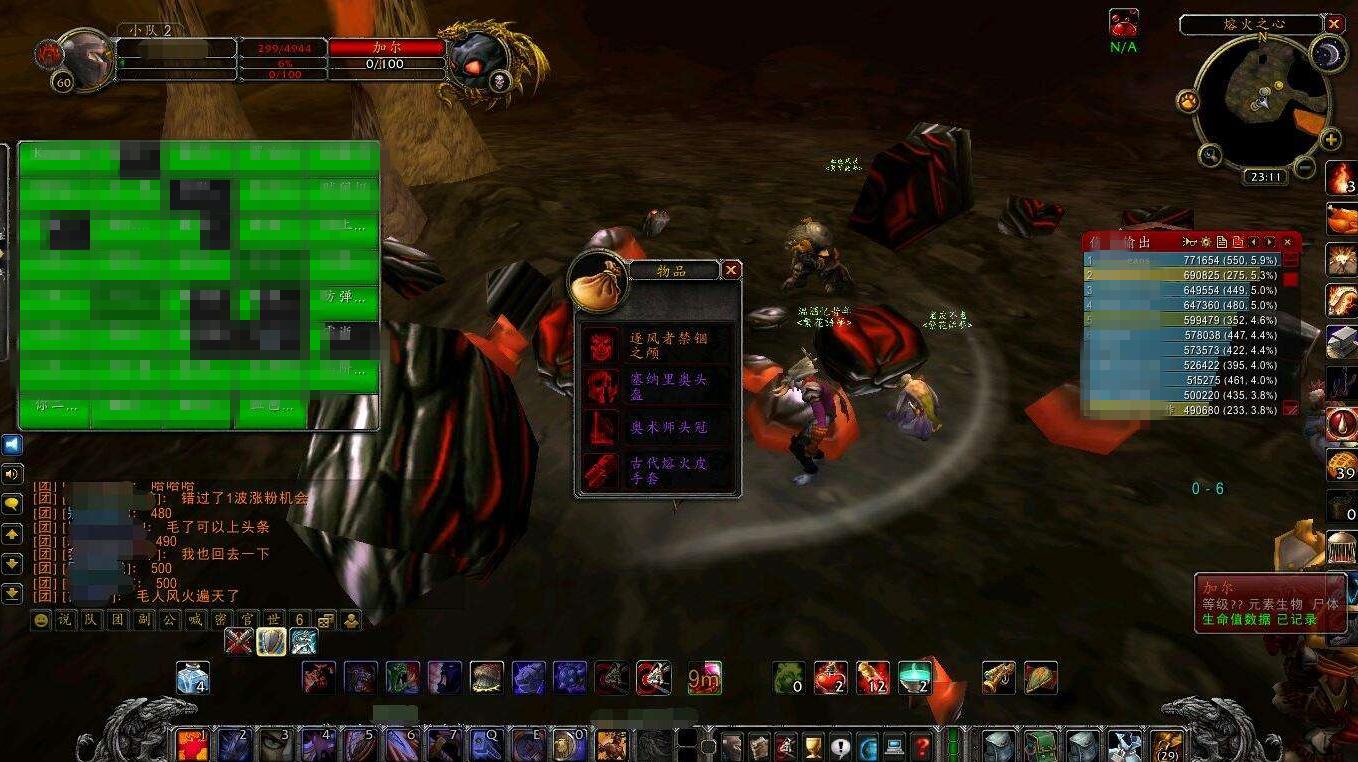Select the 逐风者禁锢之颅 item icon in loot window
Screen dimensions: 1358x762
(x=601, y=346)
